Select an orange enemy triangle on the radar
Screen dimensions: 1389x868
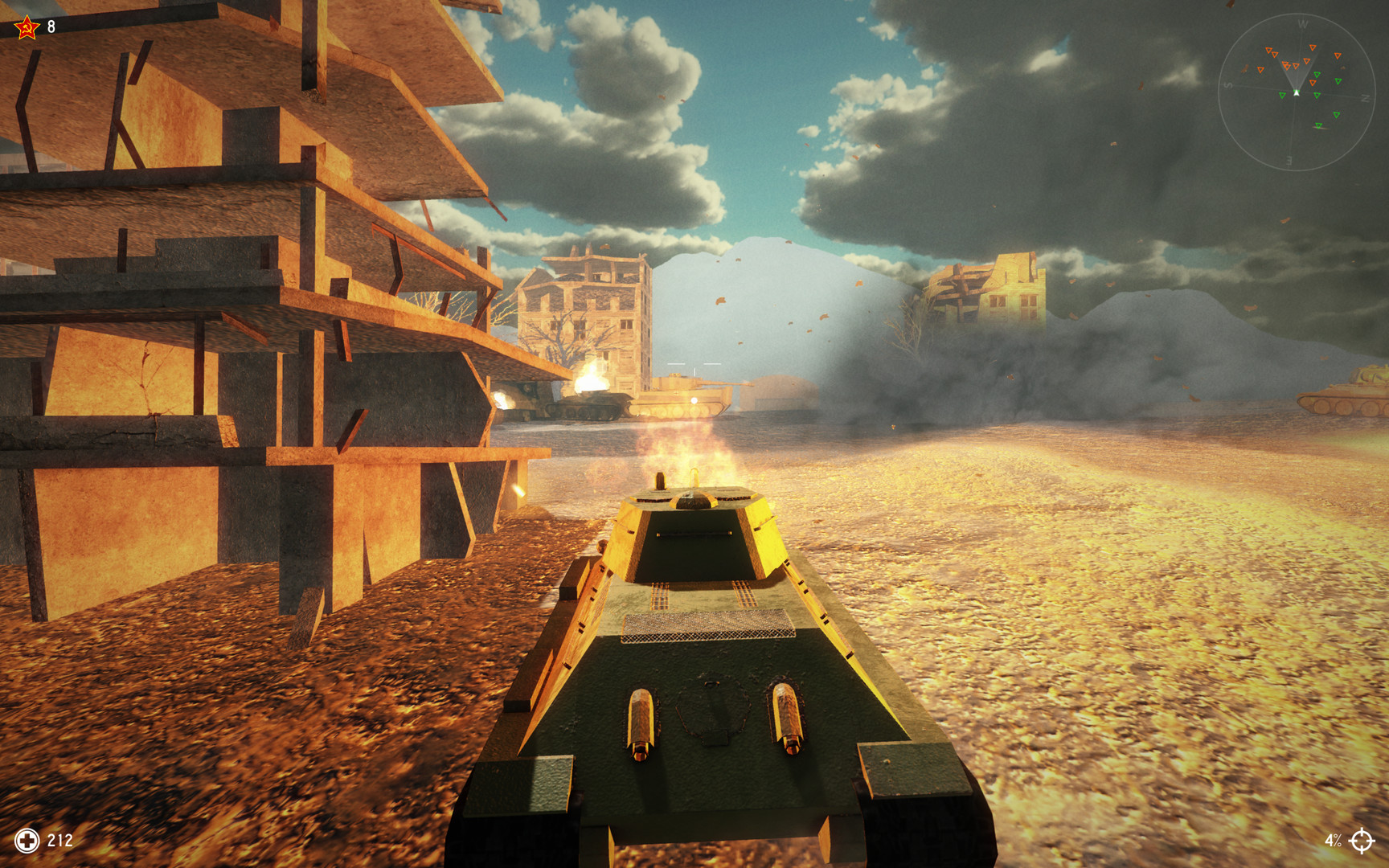coord(1313,47)
